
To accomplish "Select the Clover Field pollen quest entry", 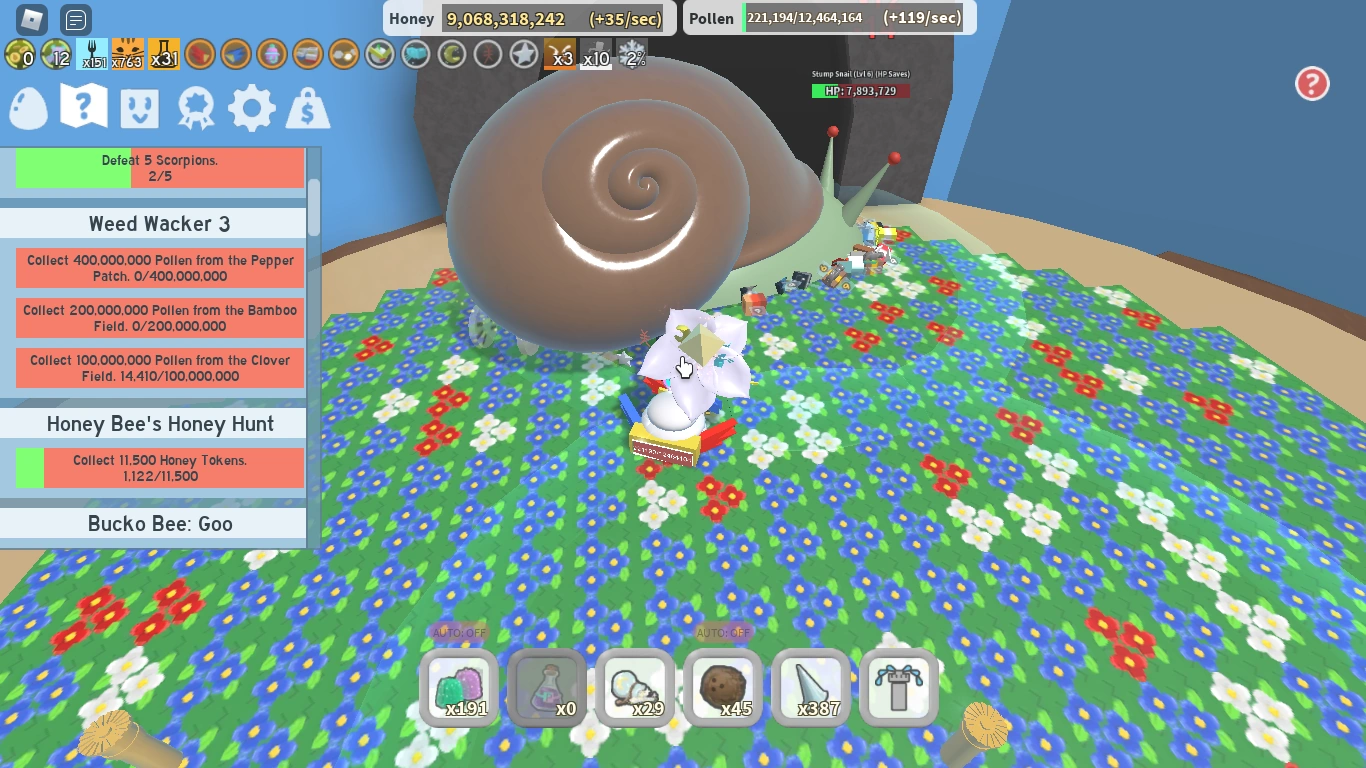I will [159, 367].
